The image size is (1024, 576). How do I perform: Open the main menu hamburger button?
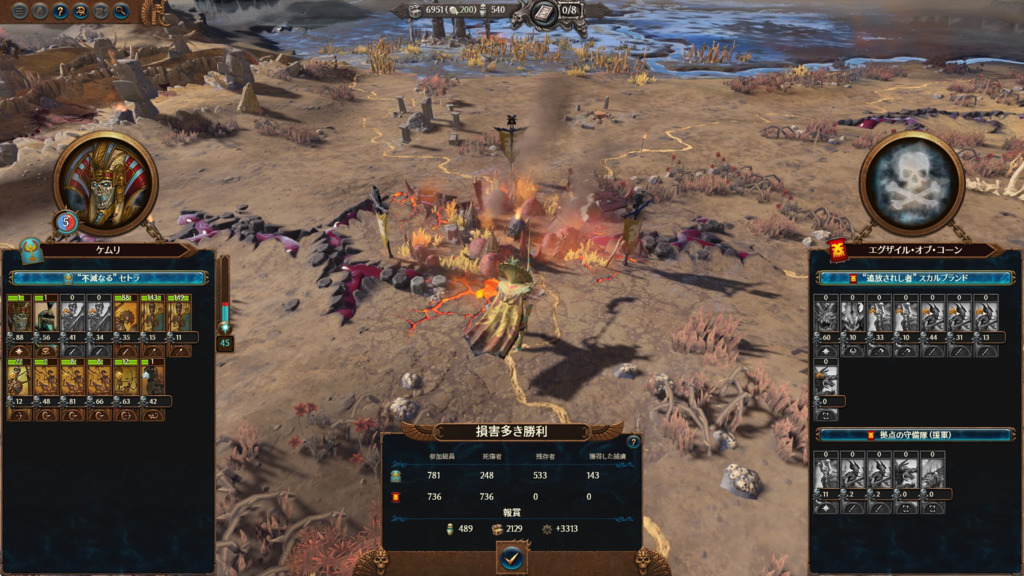pos(19,12)
